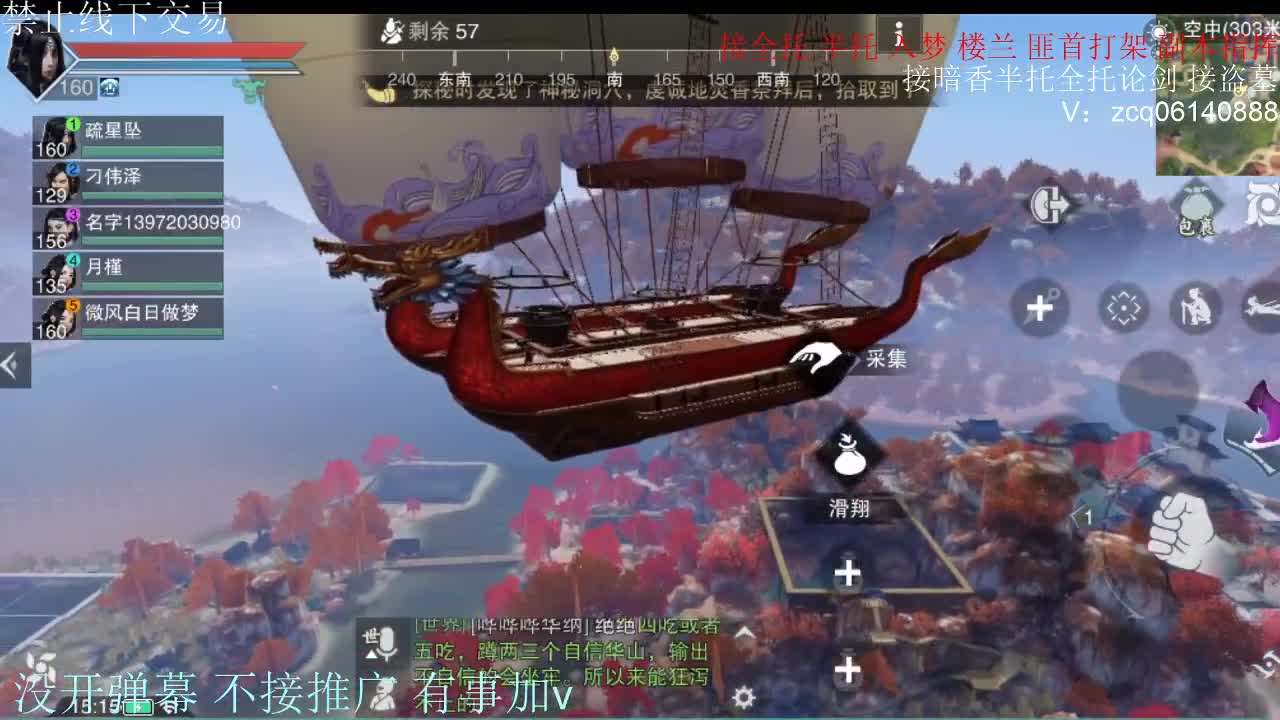This screenshot has width=1280, height=720.
Task: Tap an empty plus skill slot icon
Action: [847, 573]
